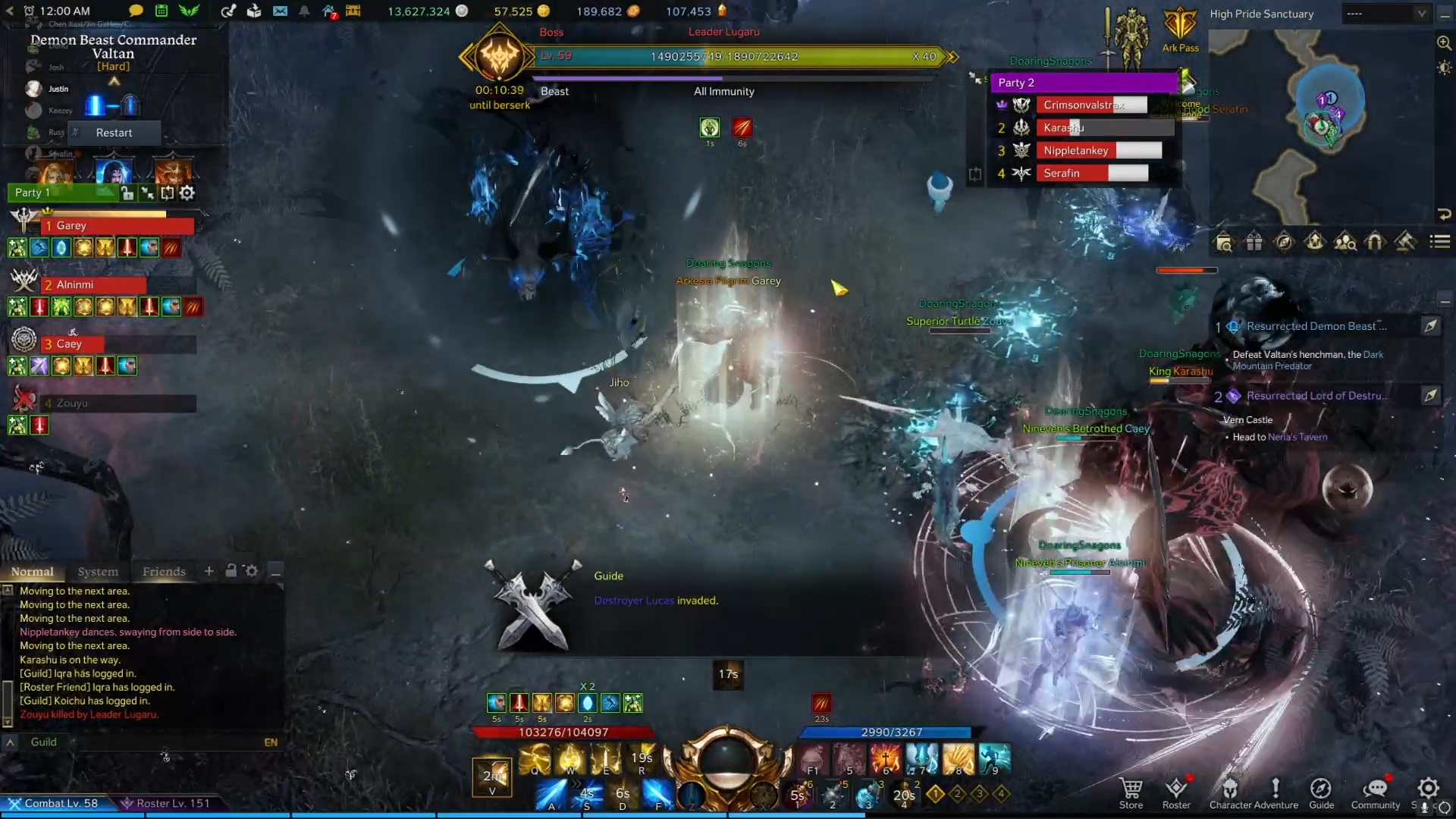Screen dimensions: 1456x819
Task: Switch to the System chat tab
Action: (x=98, y=572)
